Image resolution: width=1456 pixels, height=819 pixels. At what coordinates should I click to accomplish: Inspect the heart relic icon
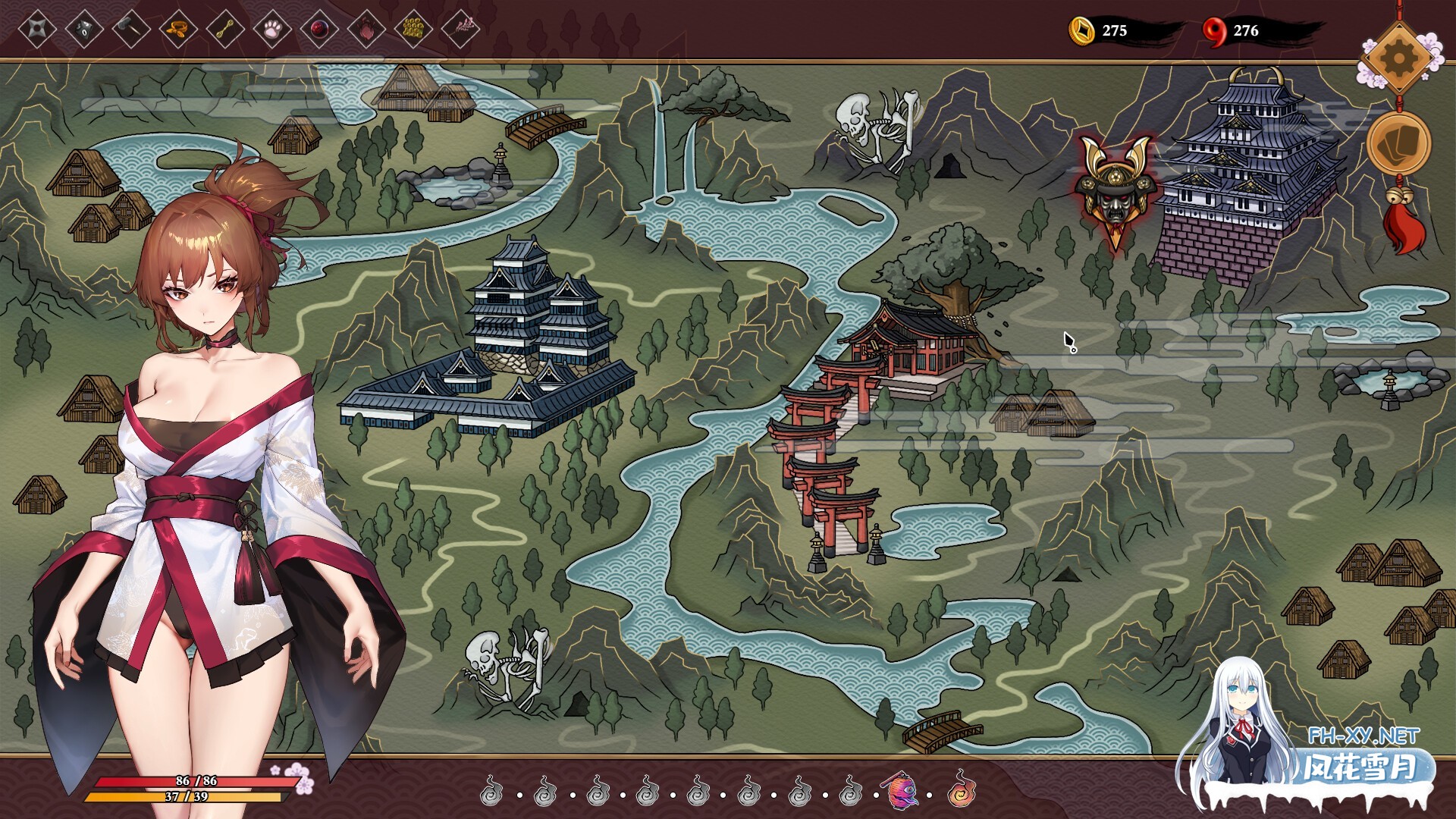[x=366, y=30]
